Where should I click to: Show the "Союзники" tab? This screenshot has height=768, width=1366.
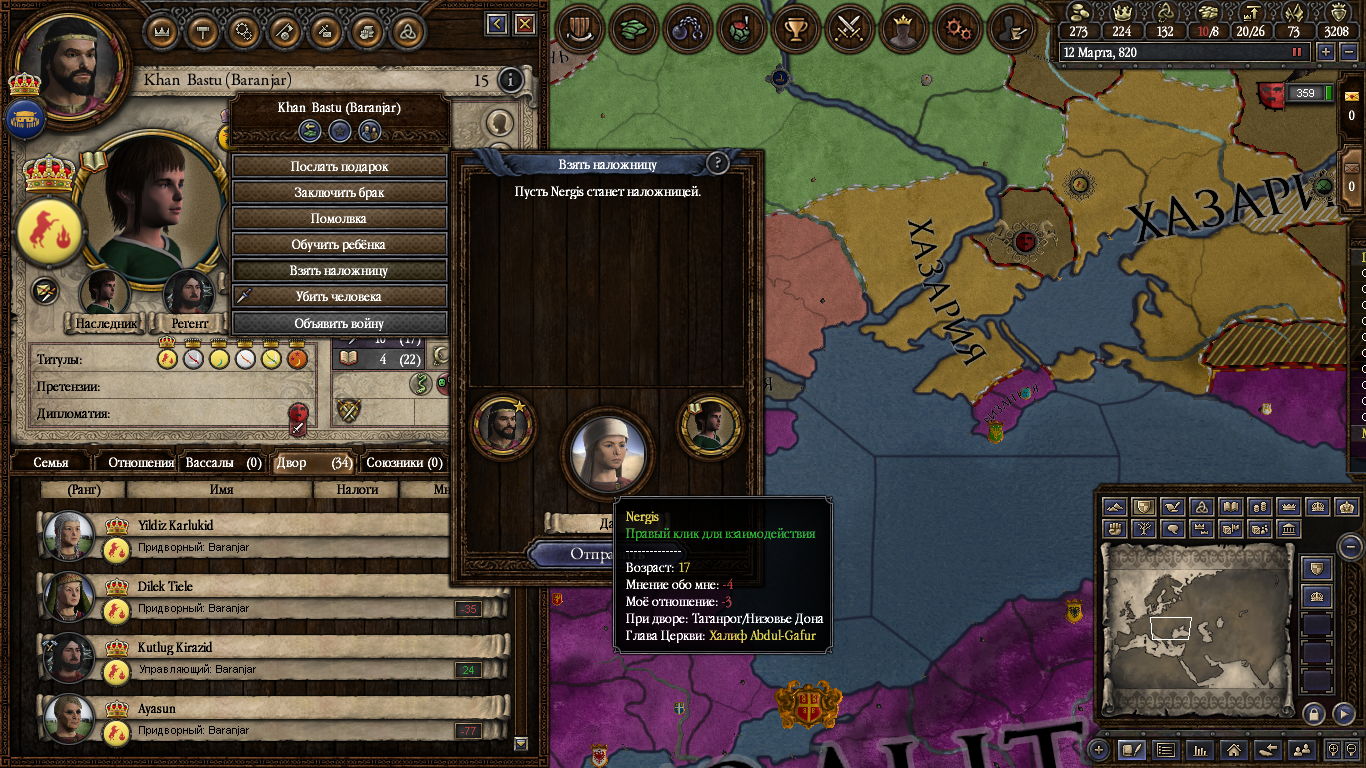coord(404,463)
